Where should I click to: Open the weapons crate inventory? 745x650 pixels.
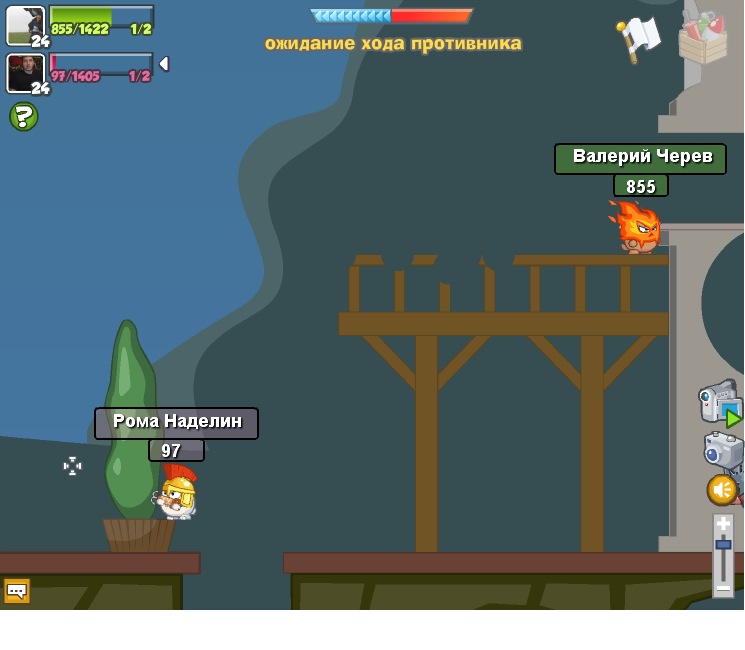tap(702, 38)
